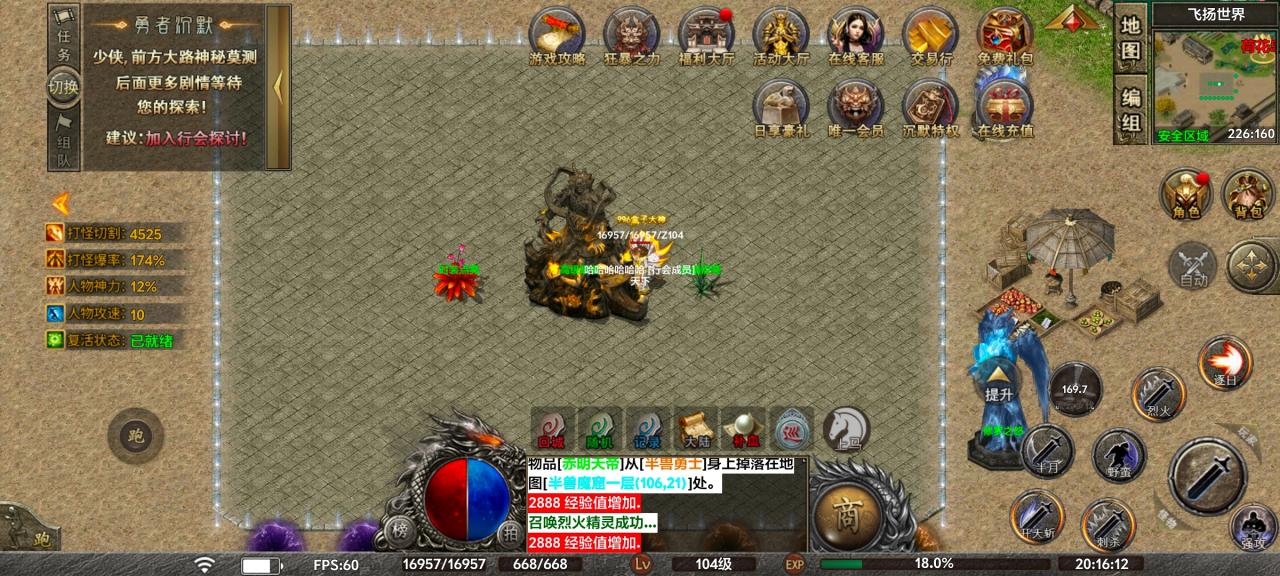Screen dimensions: 1280x576
Task: Toggle 自动 auto-combat button
Action: click(x=1193, y=266)
